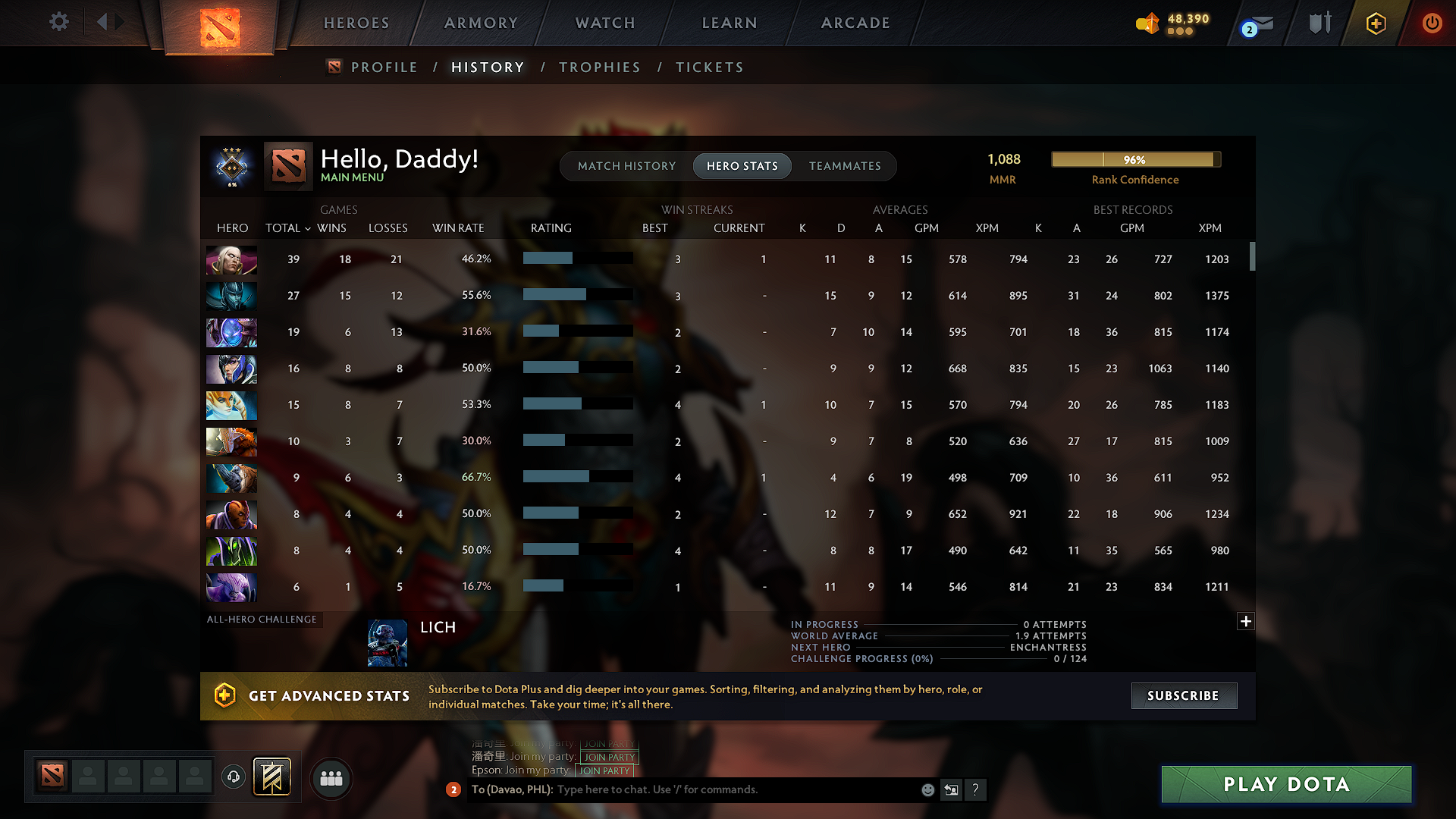Open the friends list icon
The height and width of the screenshot is (819, 1456).
point(331,778)
